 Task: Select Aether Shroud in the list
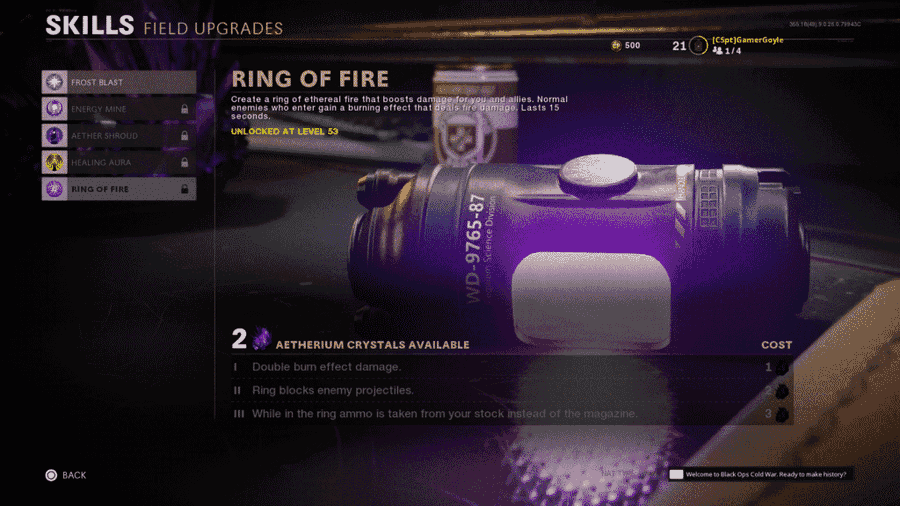coord(118,135)
